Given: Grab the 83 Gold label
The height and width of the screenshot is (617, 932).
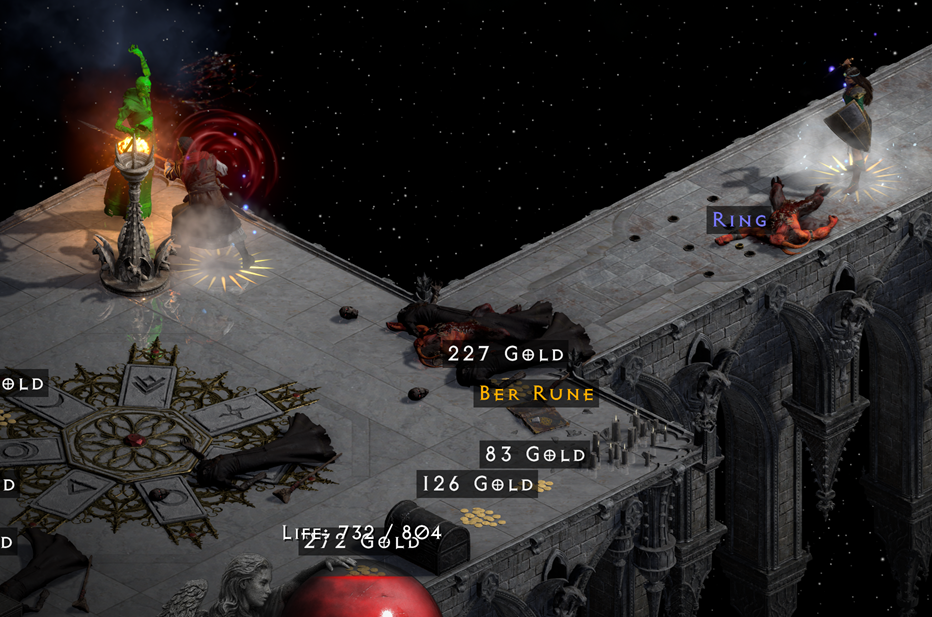Looking at the screenshot, I should 534,455.
